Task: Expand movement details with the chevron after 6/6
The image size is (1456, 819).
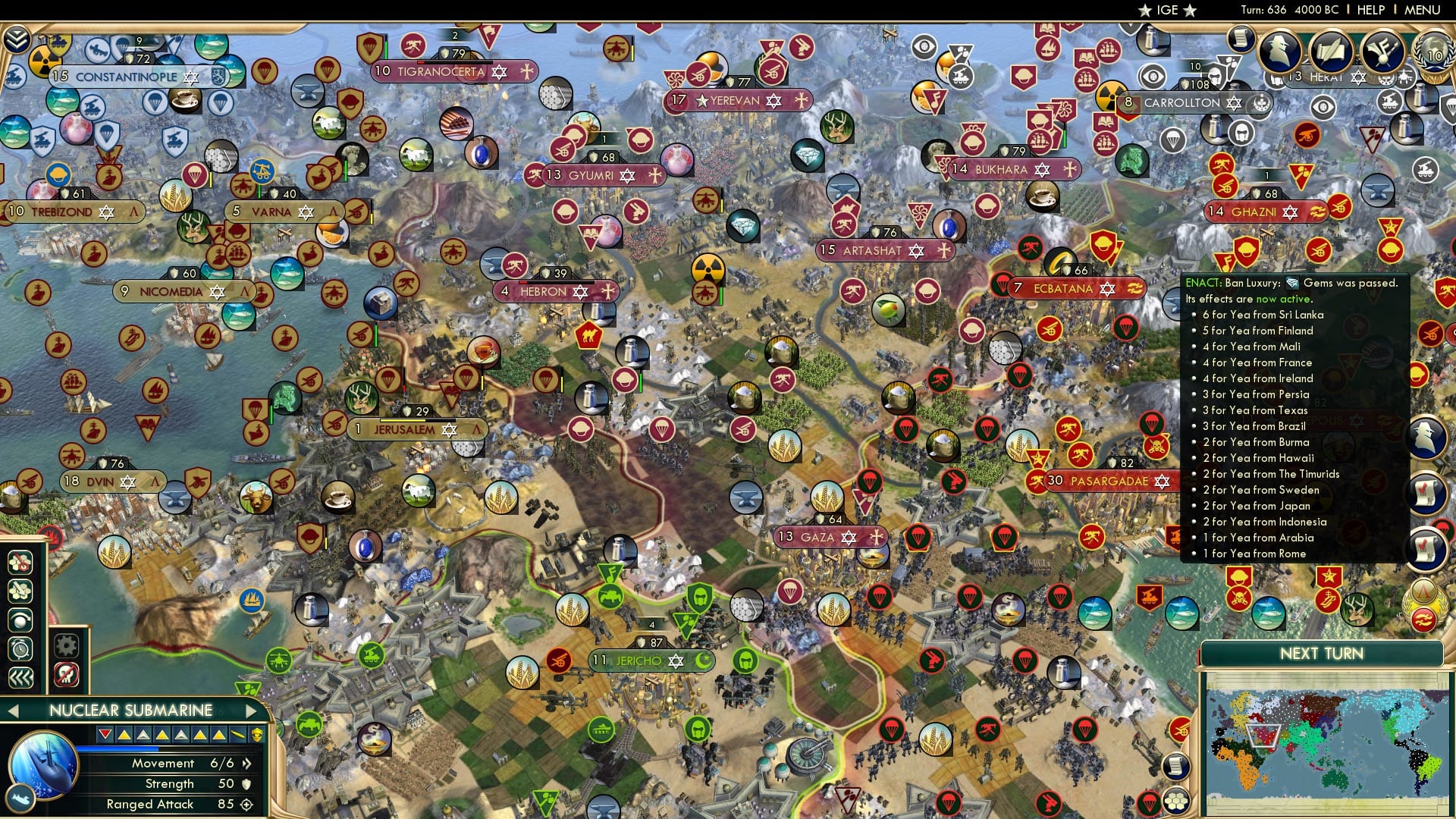Action: click(x=246, y=764)
